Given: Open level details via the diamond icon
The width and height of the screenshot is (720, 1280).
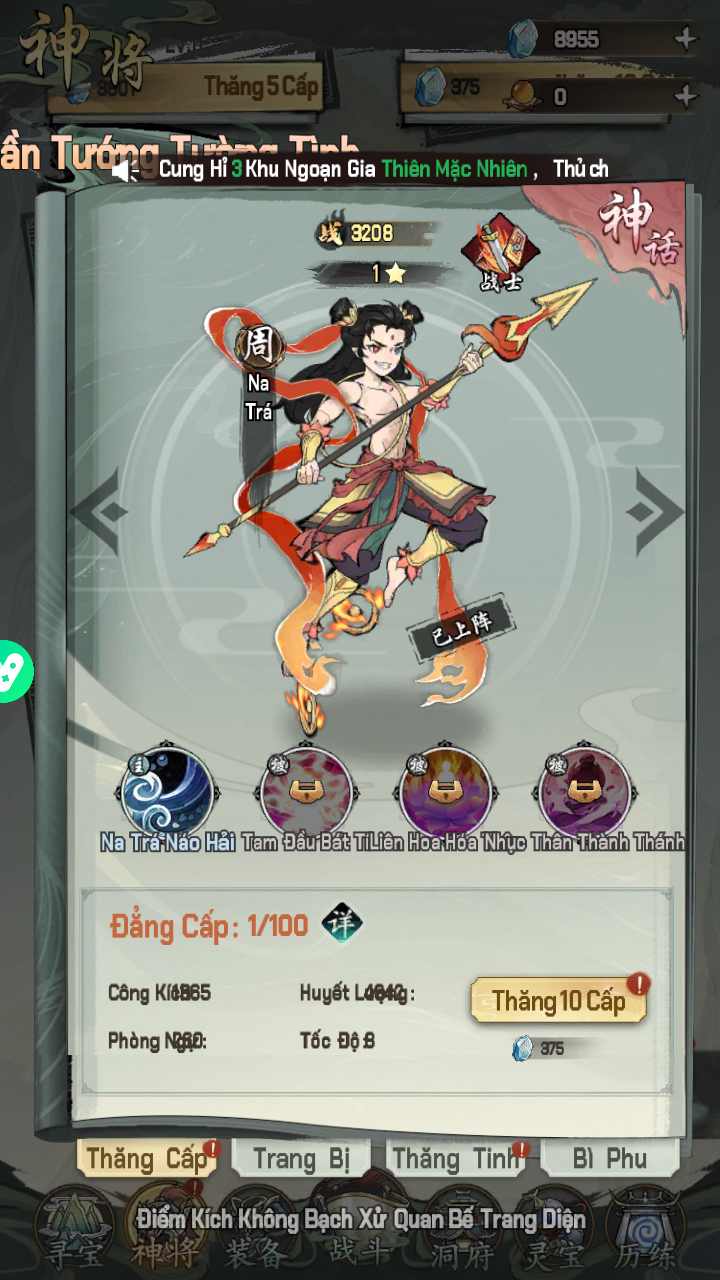Looking at the screenshot, I should click(x=342, y=924).
